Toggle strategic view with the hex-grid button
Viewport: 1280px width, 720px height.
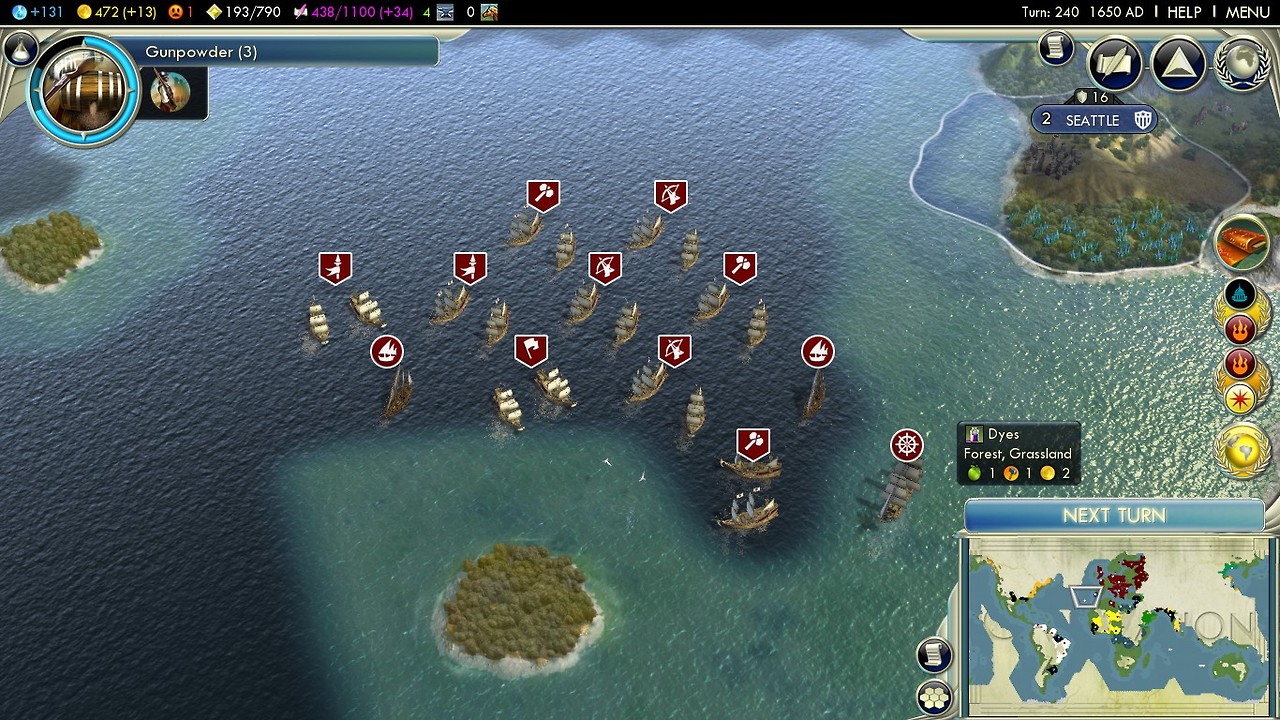[934, 697]
